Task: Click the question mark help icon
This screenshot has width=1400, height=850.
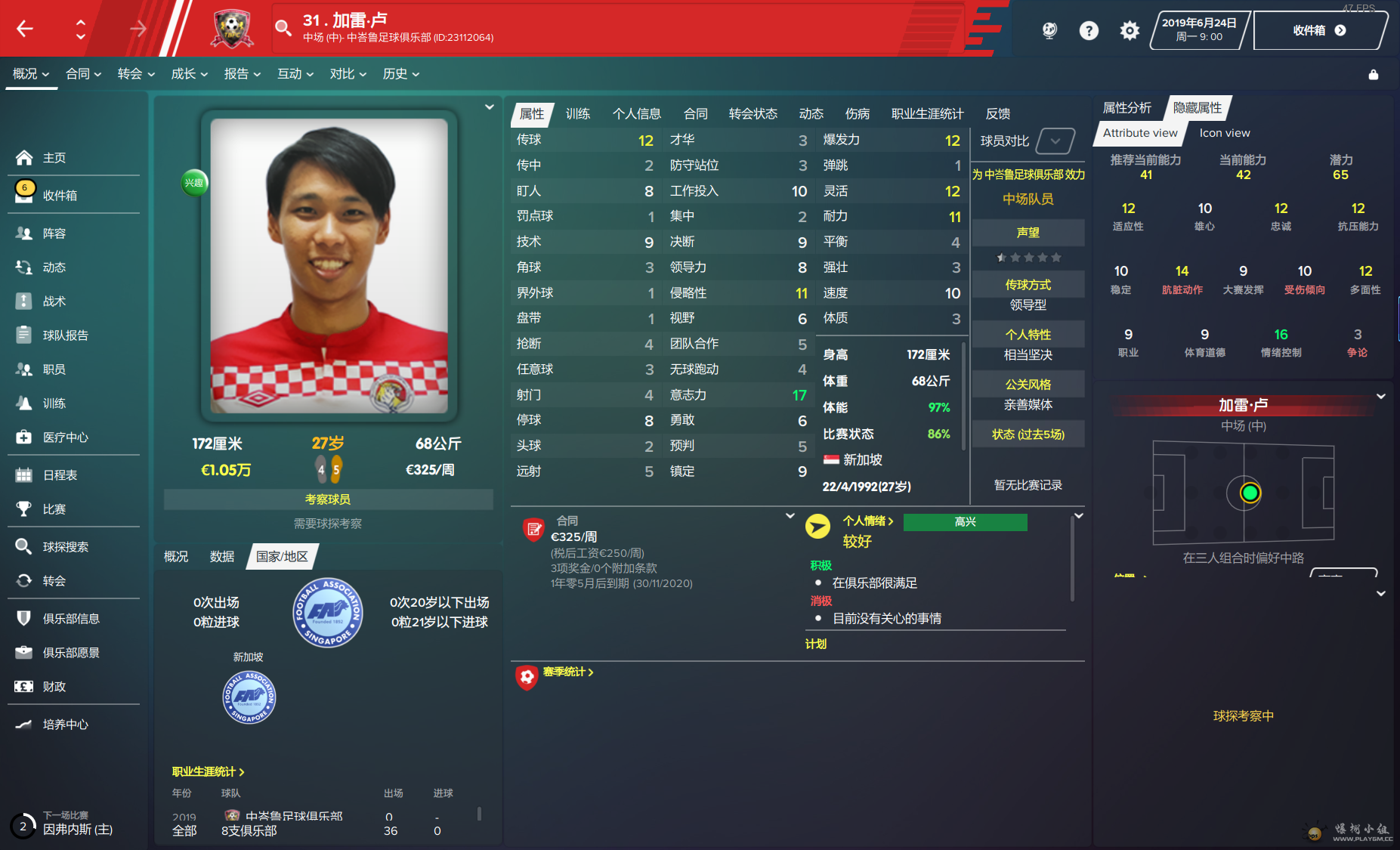Action: pos(1088,31)
